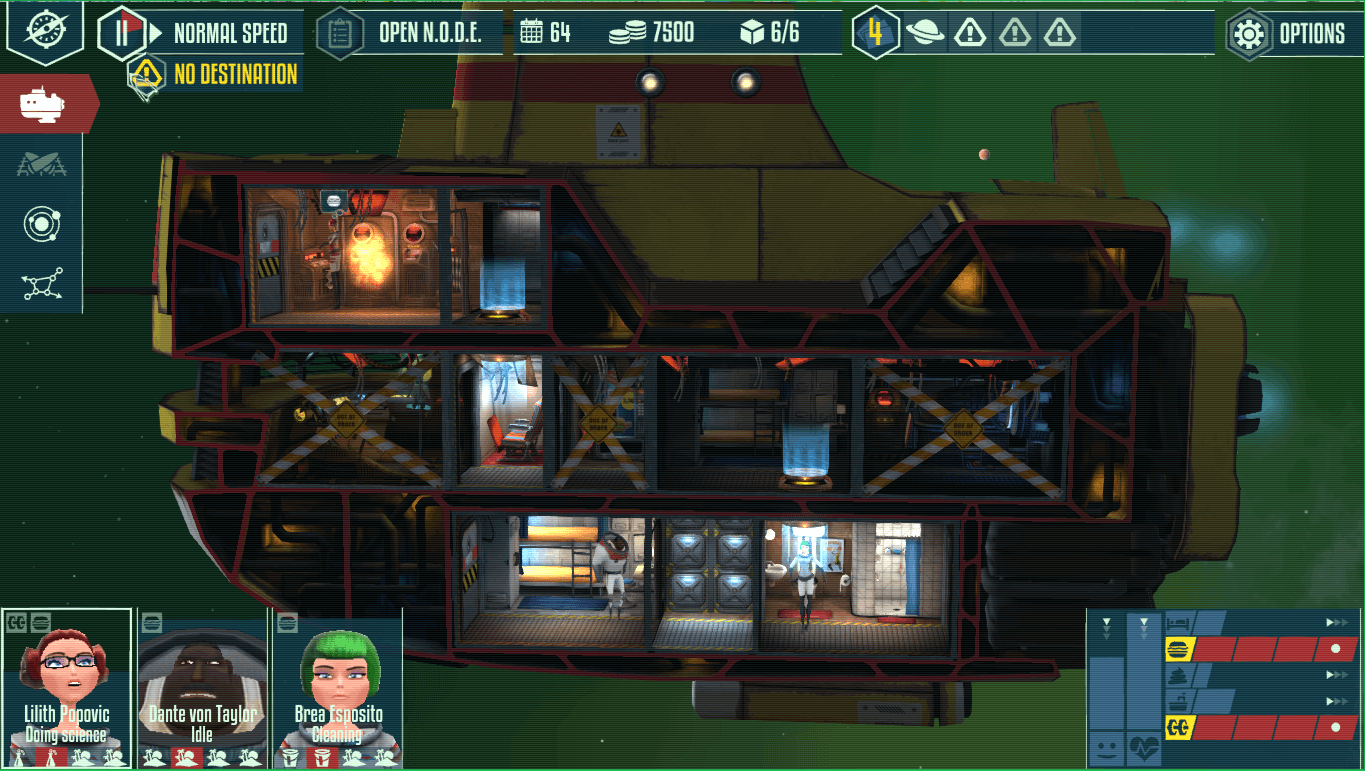Click the smiley mood icon
This screenshot has width=1365, height=771.
pos(1106,747)
